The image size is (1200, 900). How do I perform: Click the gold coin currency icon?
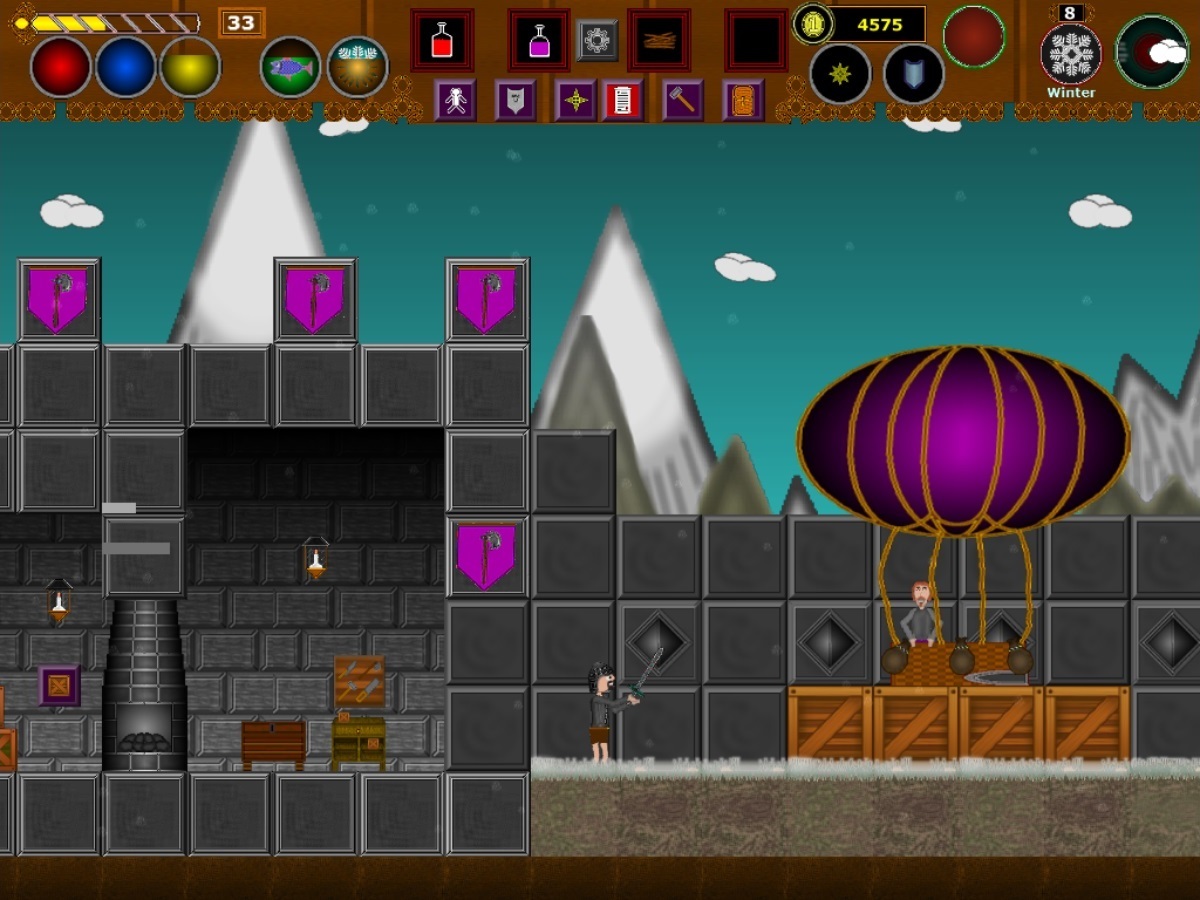813,24
